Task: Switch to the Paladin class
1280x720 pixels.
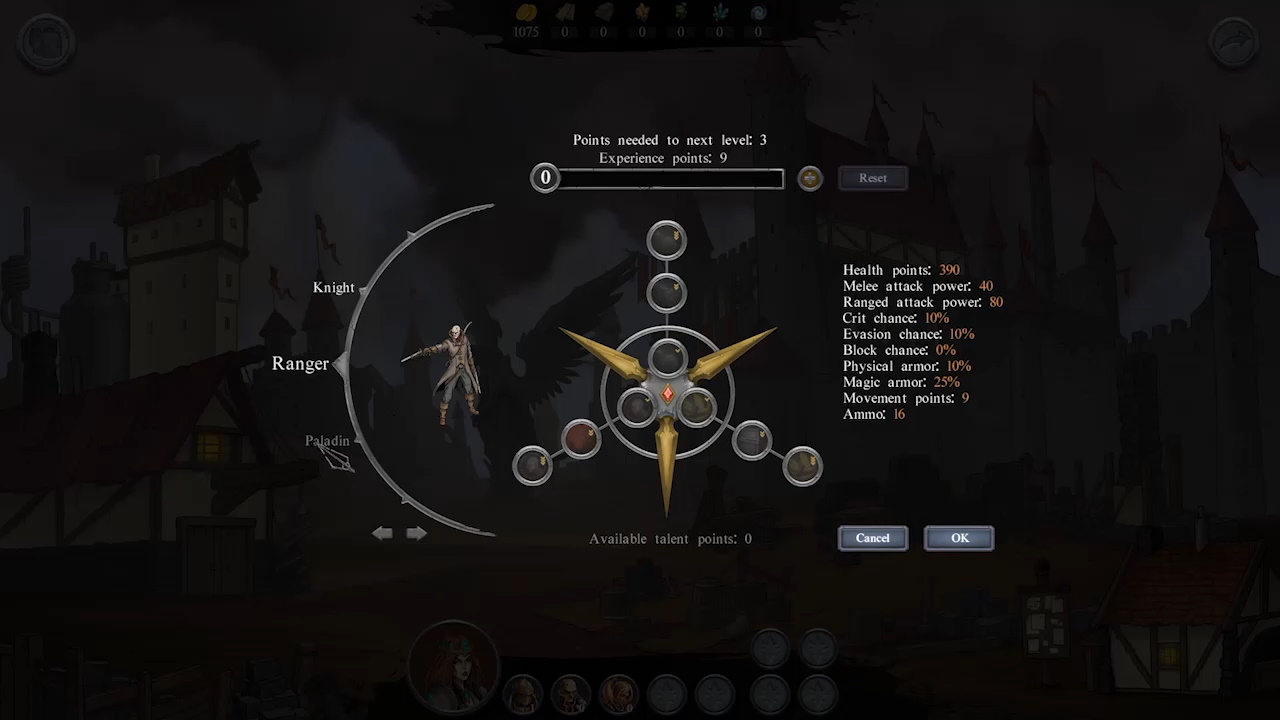Action: (327, 440)
